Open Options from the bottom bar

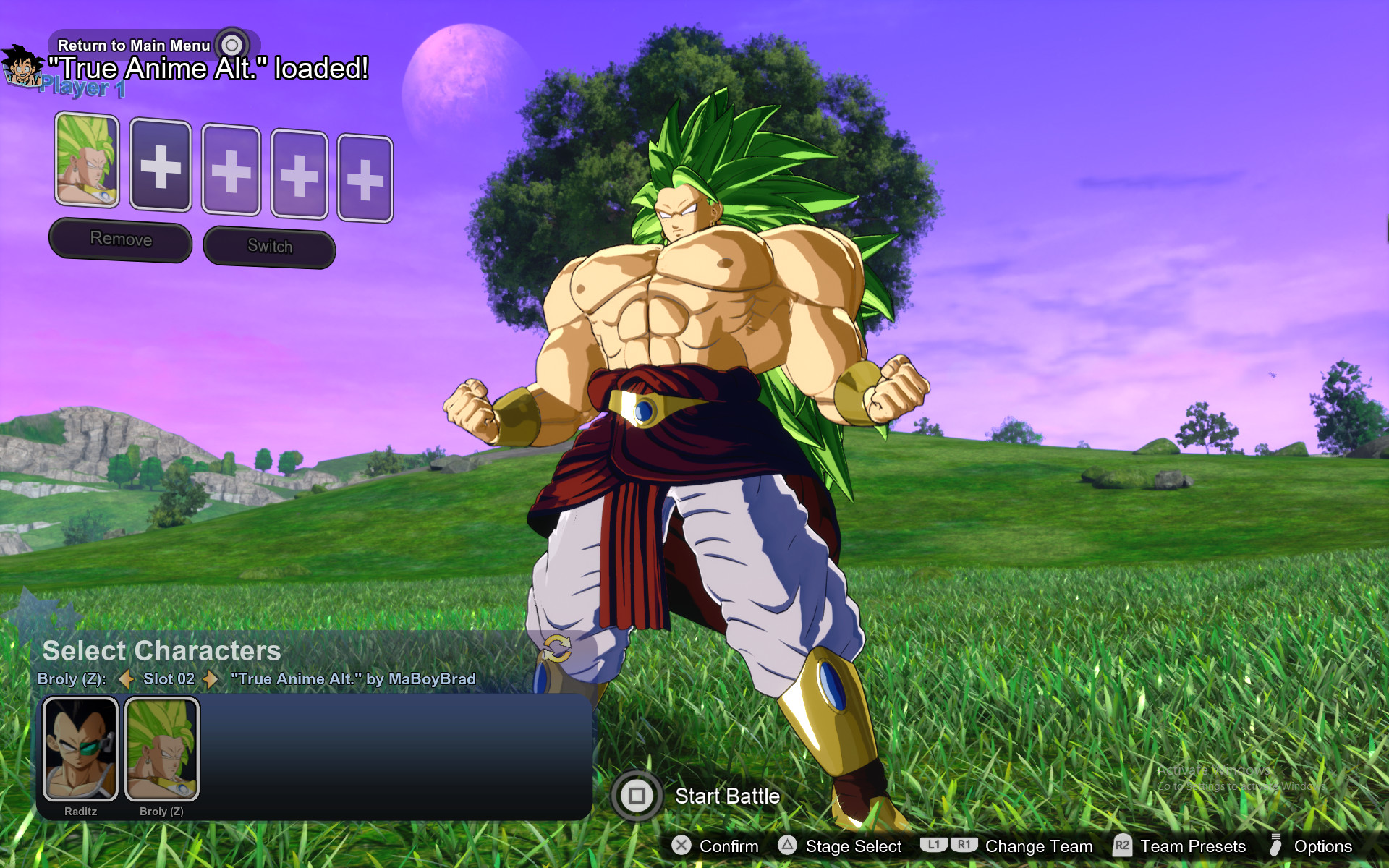point(1323,846)
